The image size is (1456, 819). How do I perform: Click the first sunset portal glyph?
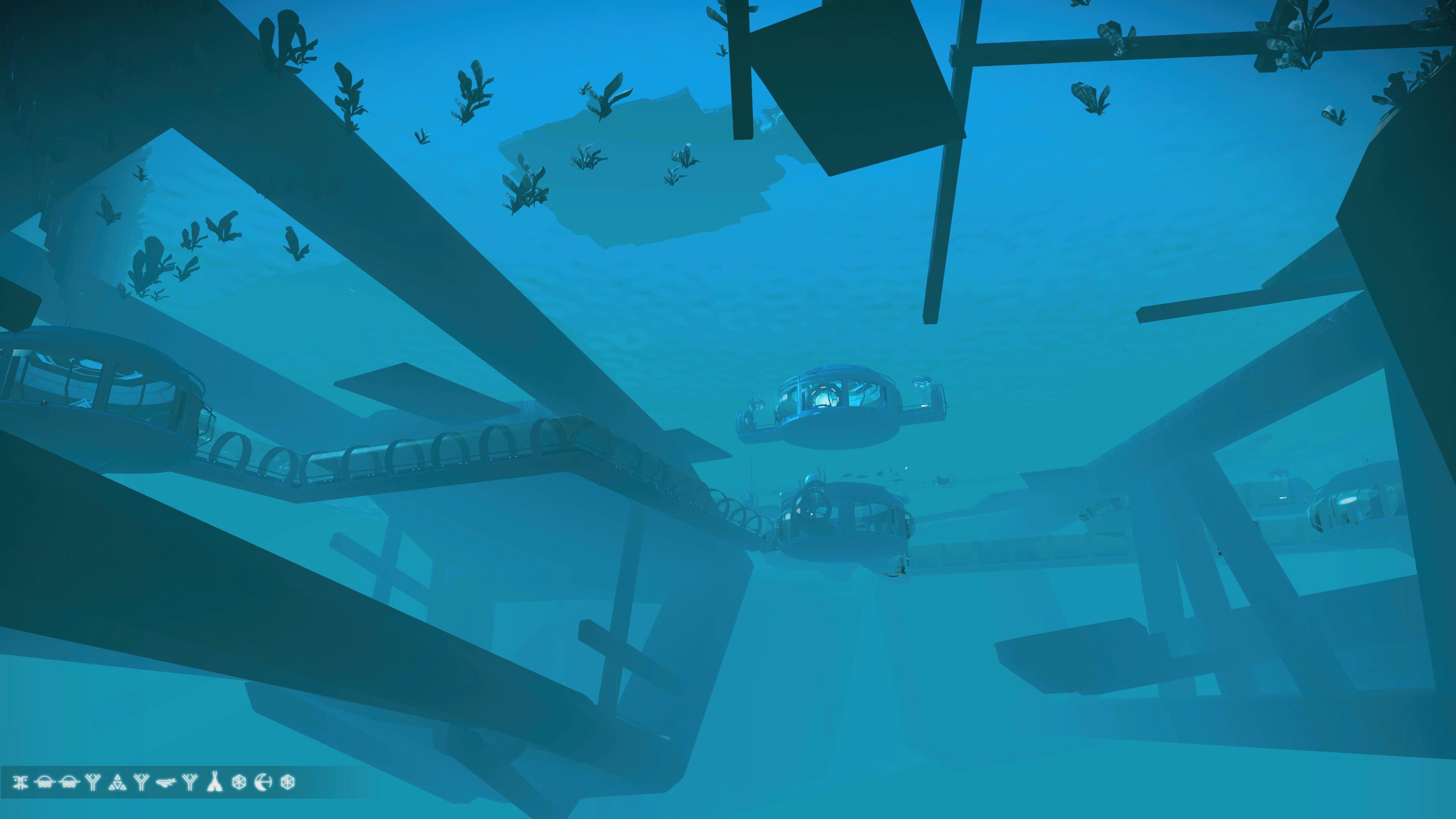click(45, 782)
